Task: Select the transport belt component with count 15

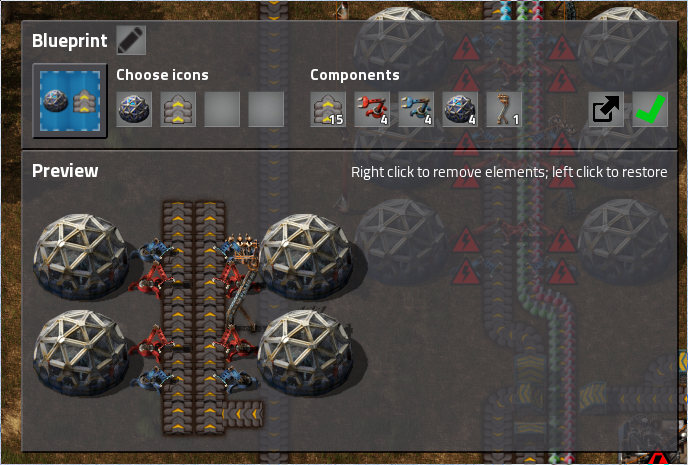Action: click(328, 109)
